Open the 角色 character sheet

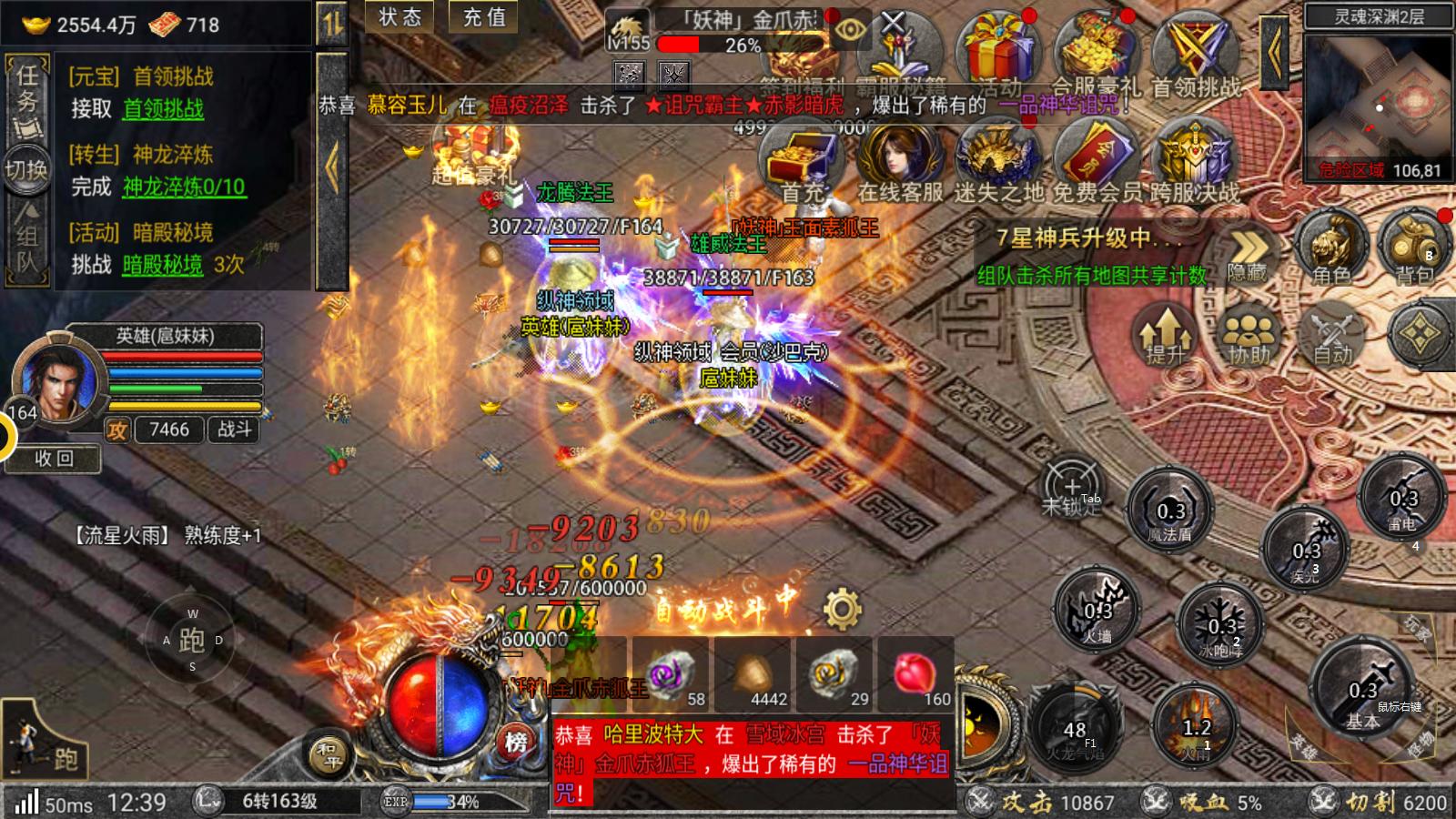[x=1331, y=246]
